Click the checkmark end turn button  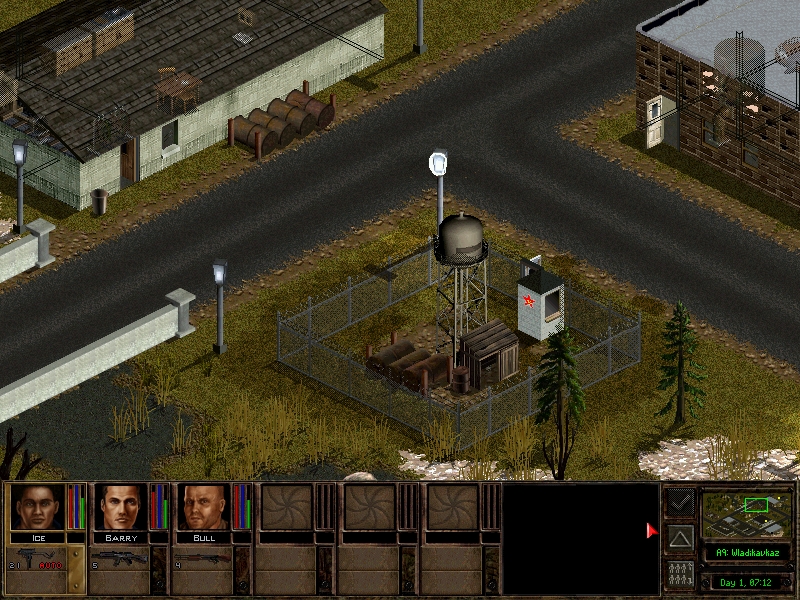click(680, 502)
